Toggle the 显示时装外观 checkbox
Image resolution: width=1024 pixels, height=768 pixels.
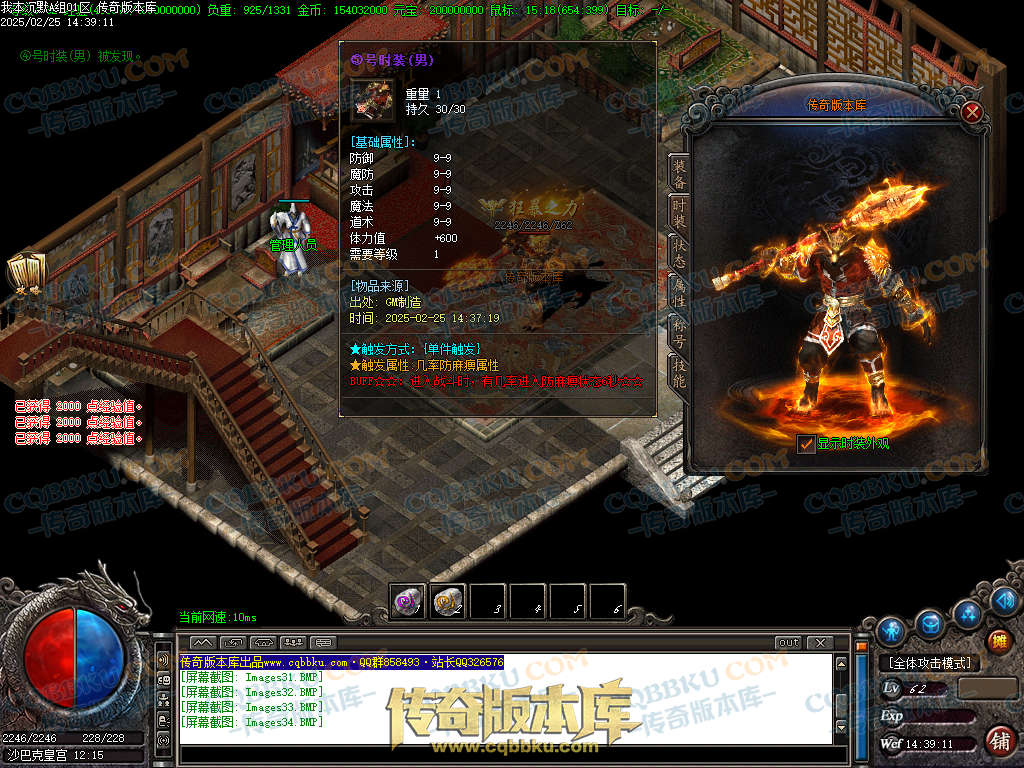[806, 443]
